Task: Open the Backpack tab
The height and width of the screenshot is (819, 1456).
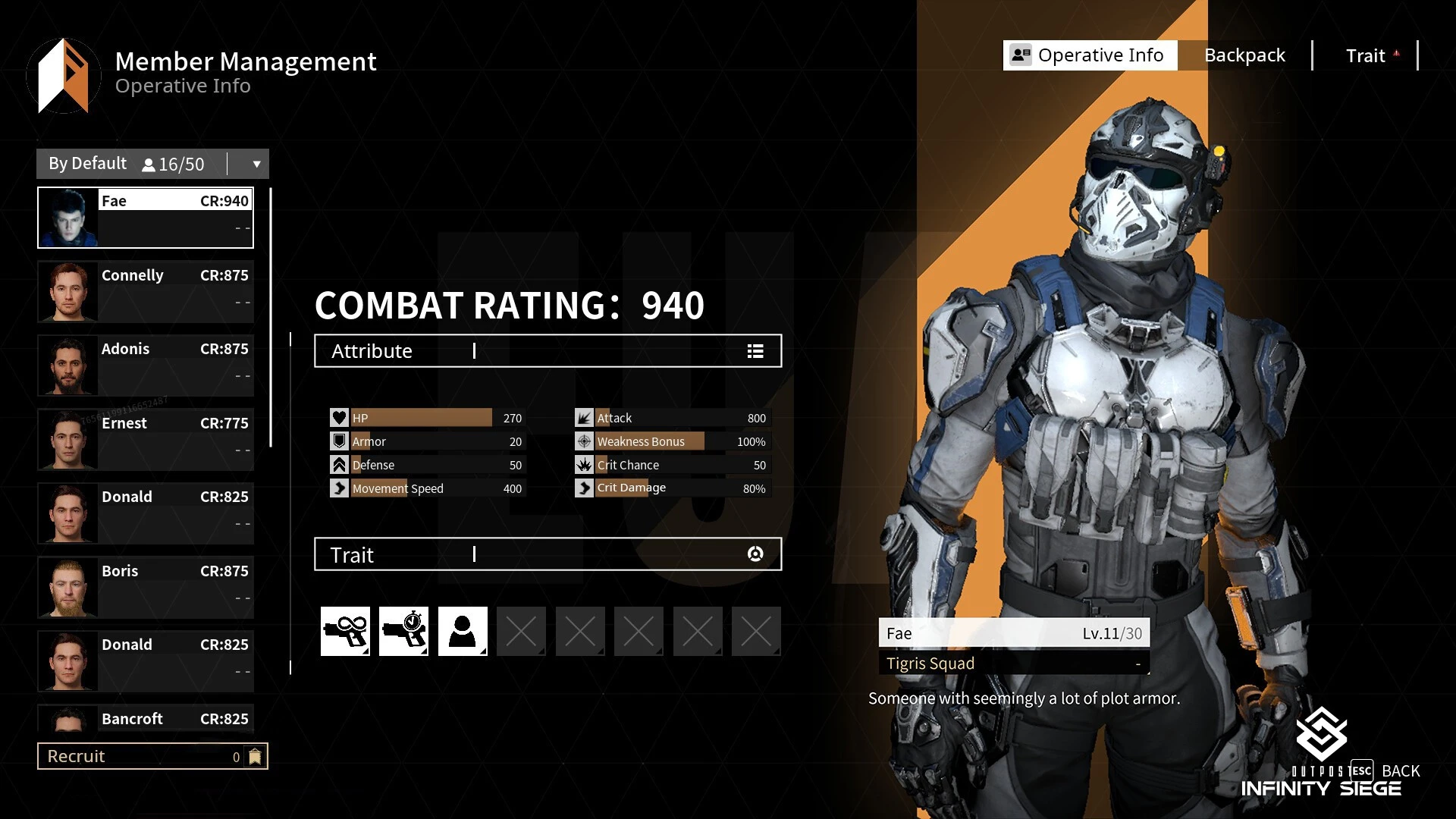Action: [1244, 55]
